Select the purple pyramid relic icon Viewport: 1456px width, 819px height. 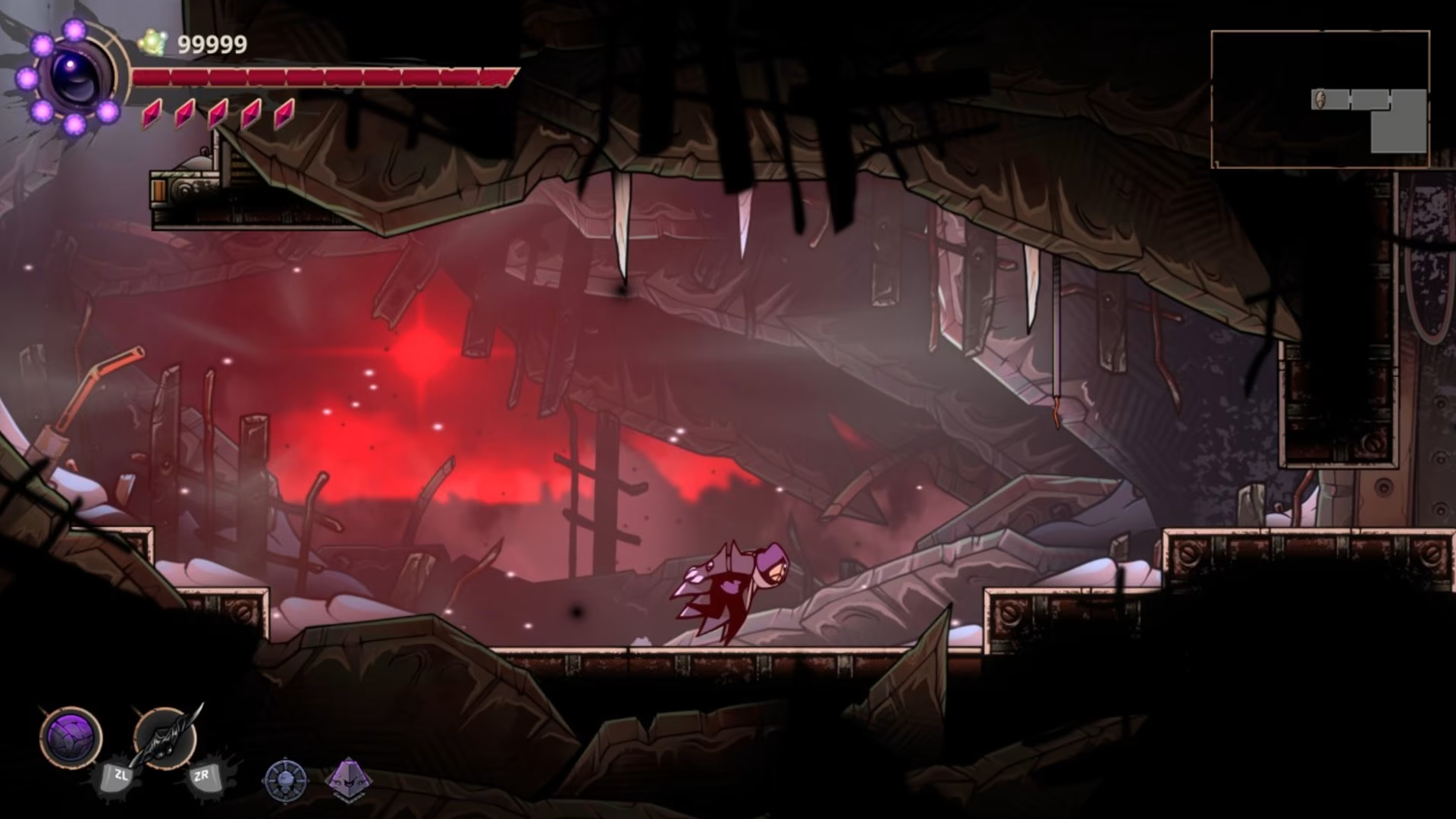tap(348, 779)
